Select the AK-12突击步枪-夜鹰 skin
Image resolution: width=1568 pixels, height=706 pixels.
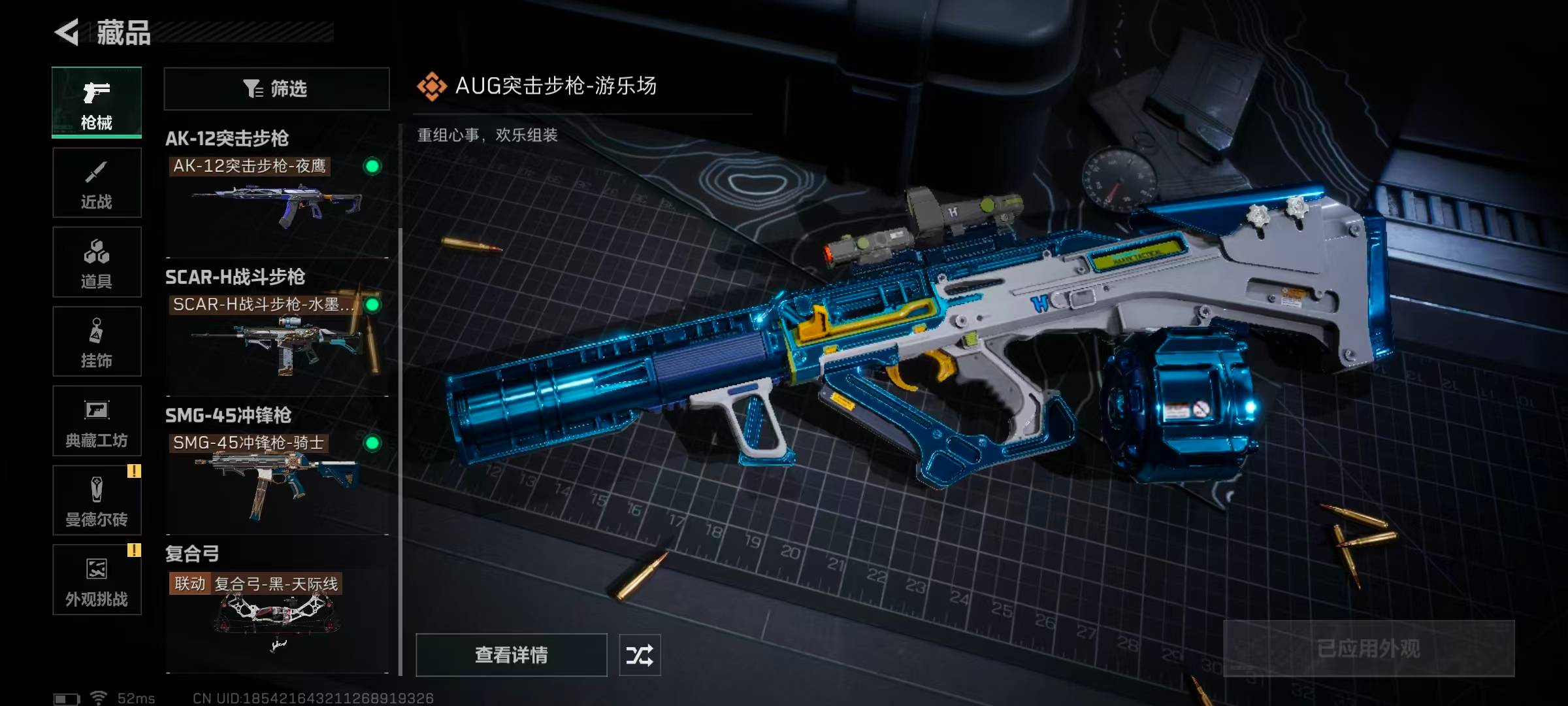[x=277, y=196]
